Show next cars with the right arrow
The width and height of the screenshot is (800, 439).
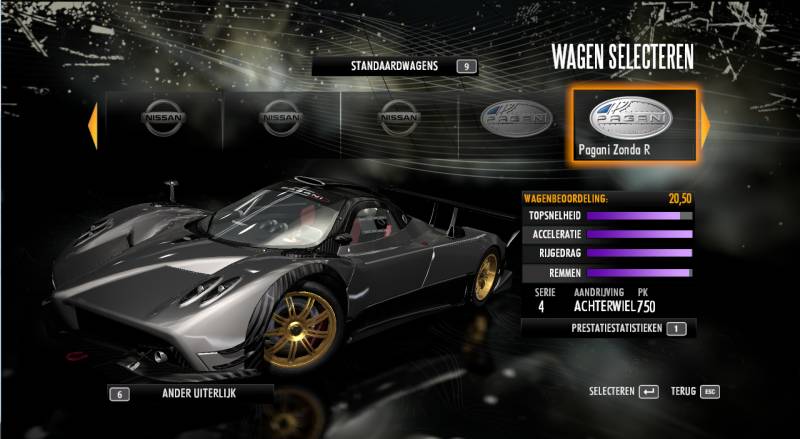click(x=704, y=124)
